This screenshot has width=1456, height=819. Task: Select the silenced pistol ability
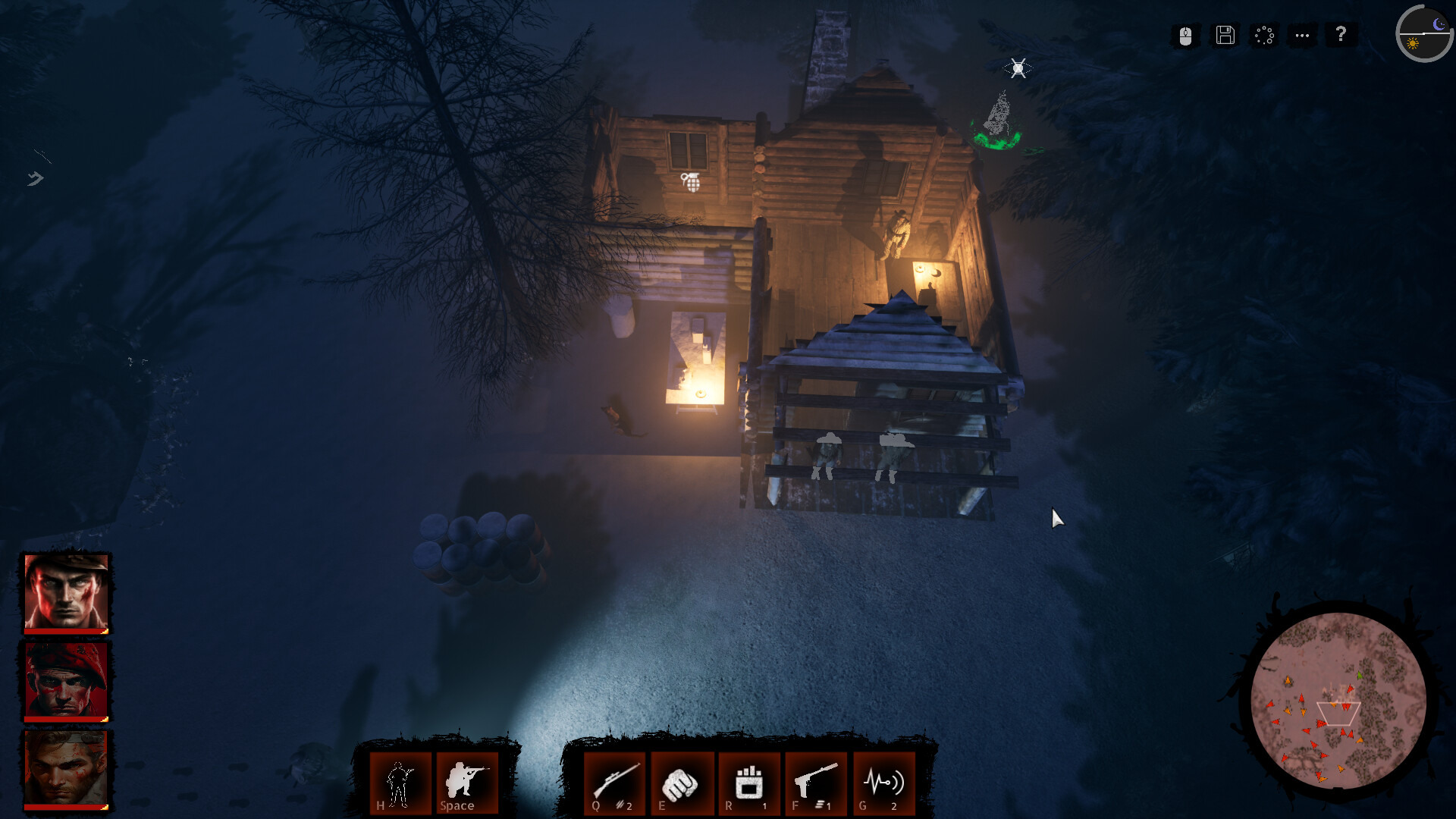click(816, 783)
